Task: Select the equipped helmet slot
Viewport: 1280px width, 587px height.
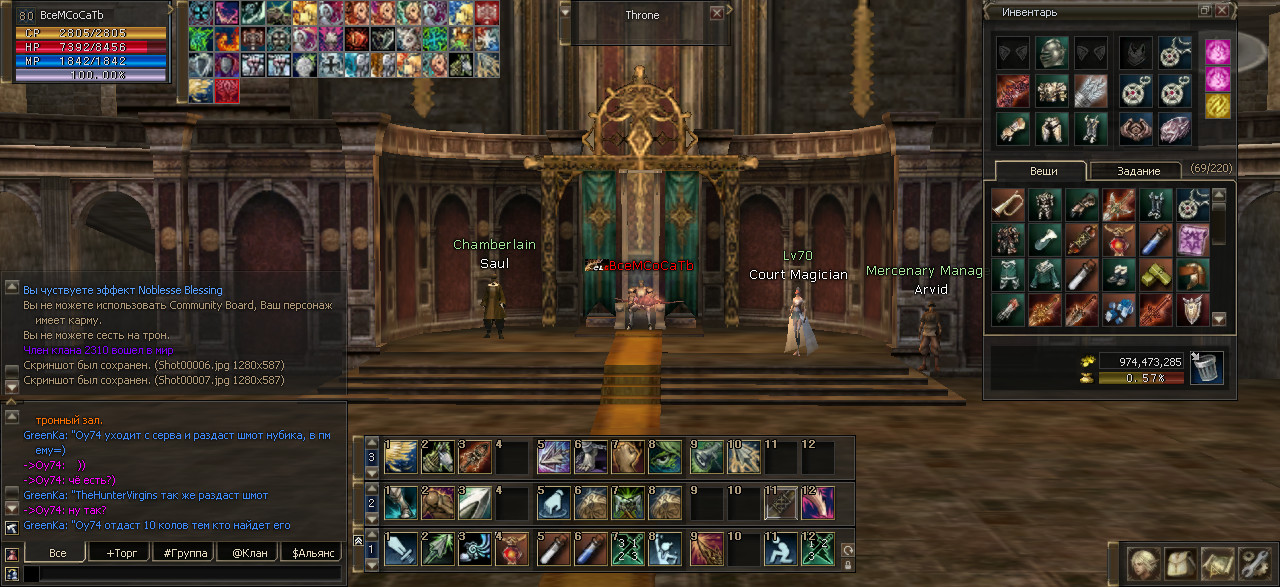Action: pos(1051,52)
